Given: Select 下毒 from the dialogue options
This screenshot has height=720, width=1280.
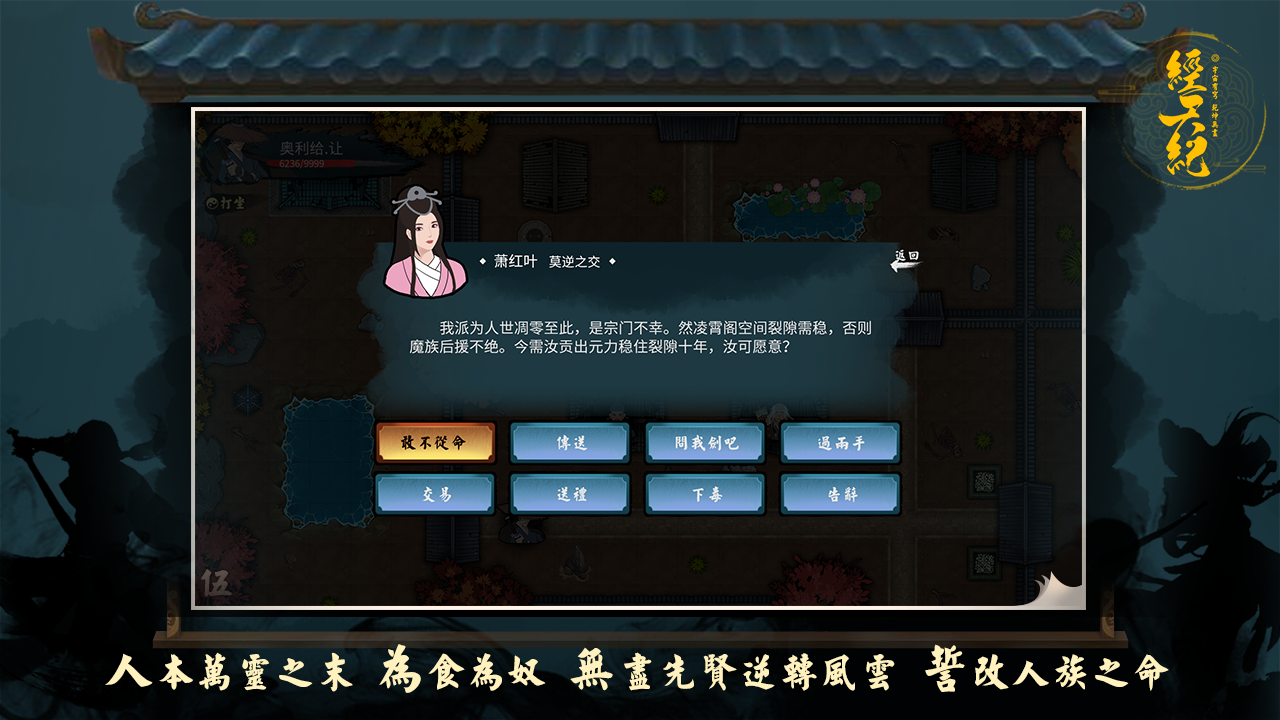Looking at the screenshot, I should click(707, 493).
